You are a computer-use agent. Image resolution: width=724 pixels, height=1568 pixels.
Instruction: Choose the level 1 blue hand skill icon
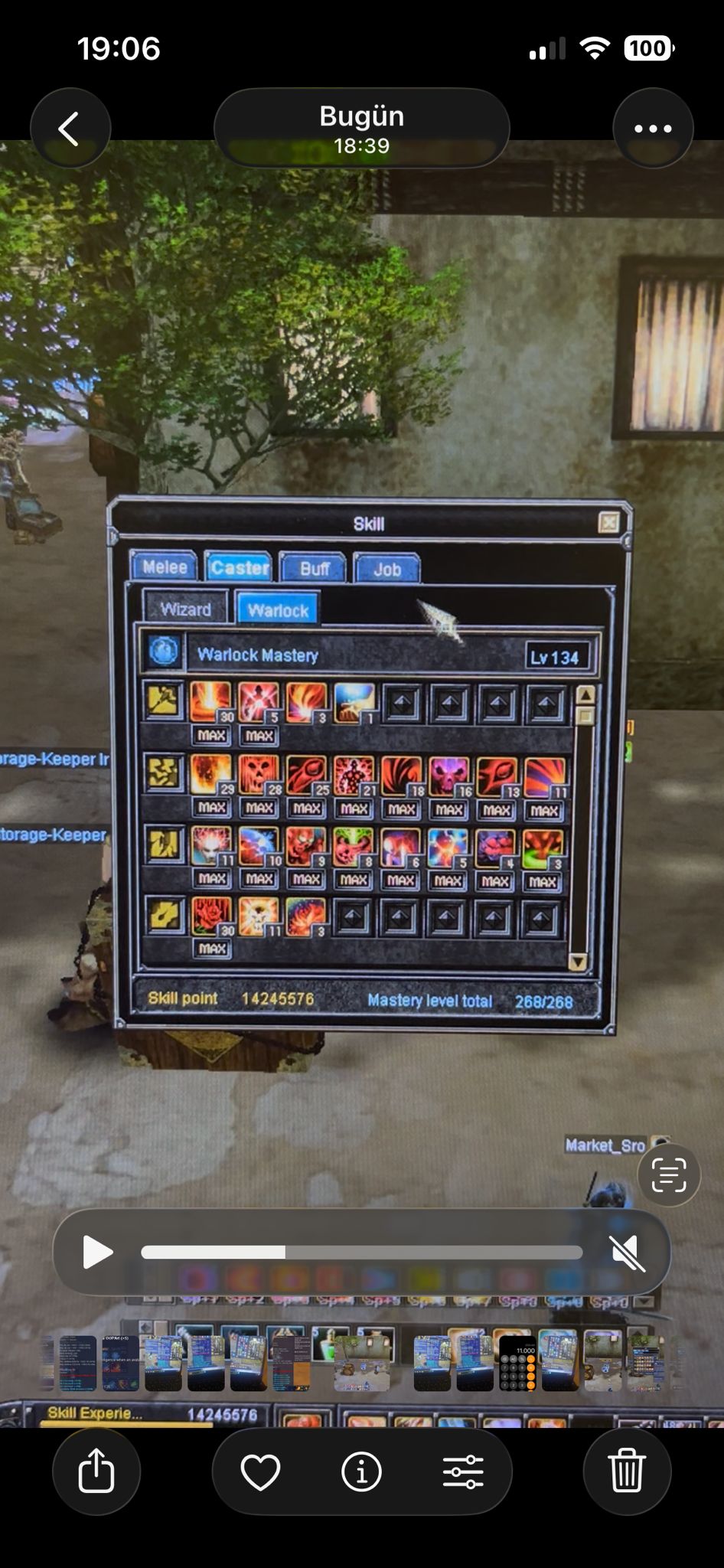pos(354,703)
